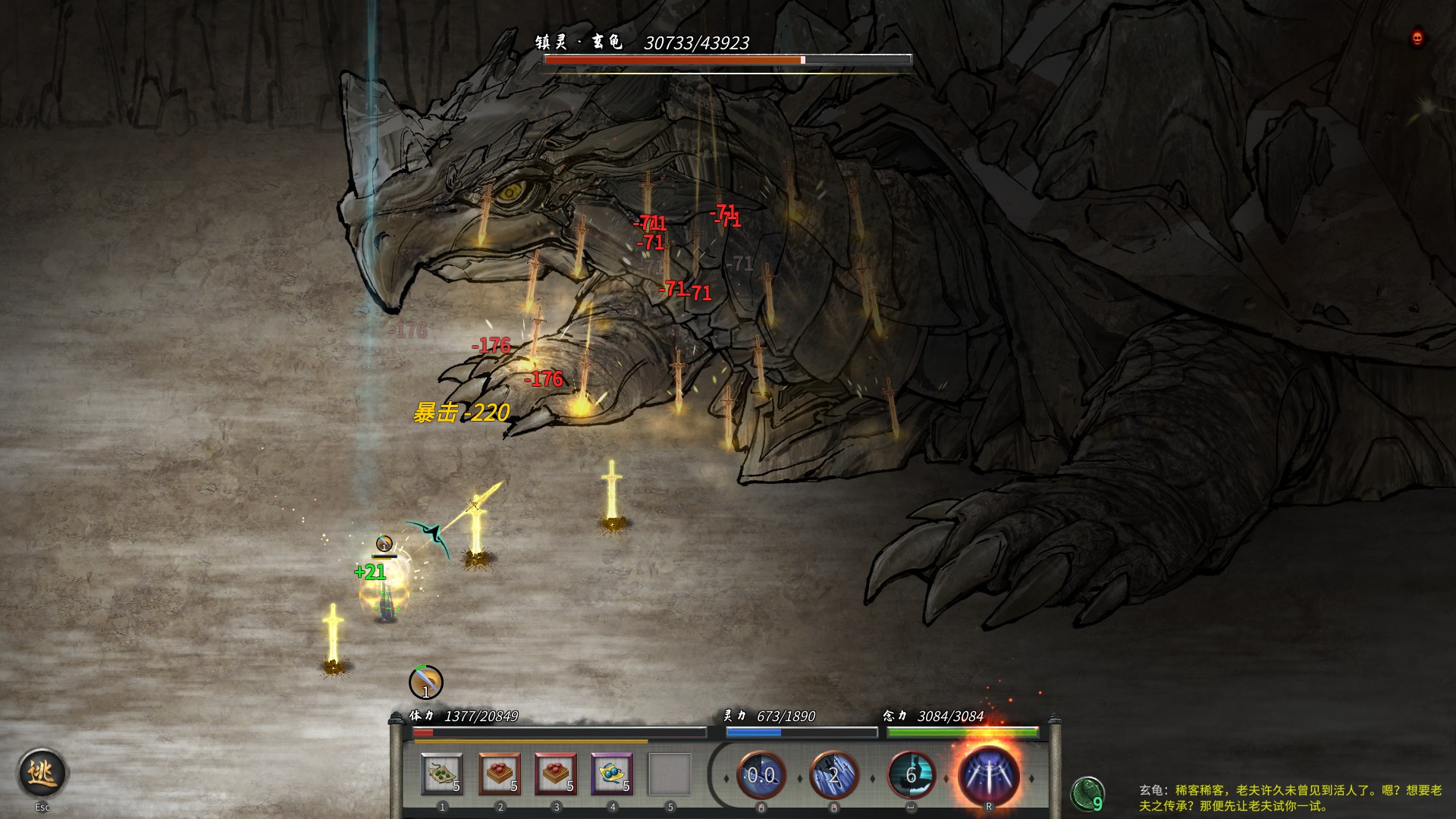Unleash the flaming sword burst ultimate skill
The height and width of the screenshot is (819, 1456).
coord(988,775)
